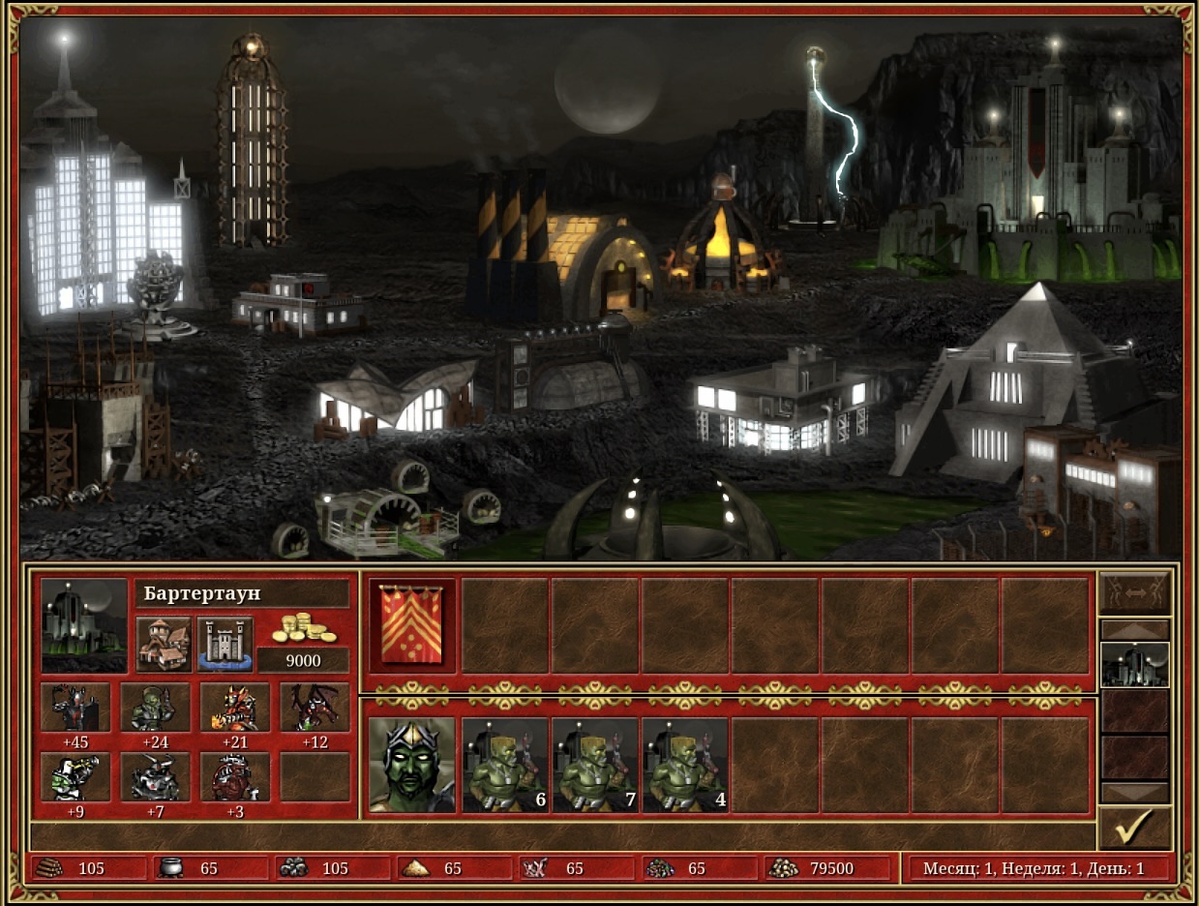This screenshot has height=906, width=1200.
Task: Click the swap heroes arrow button
Action: click(1134, 592)
